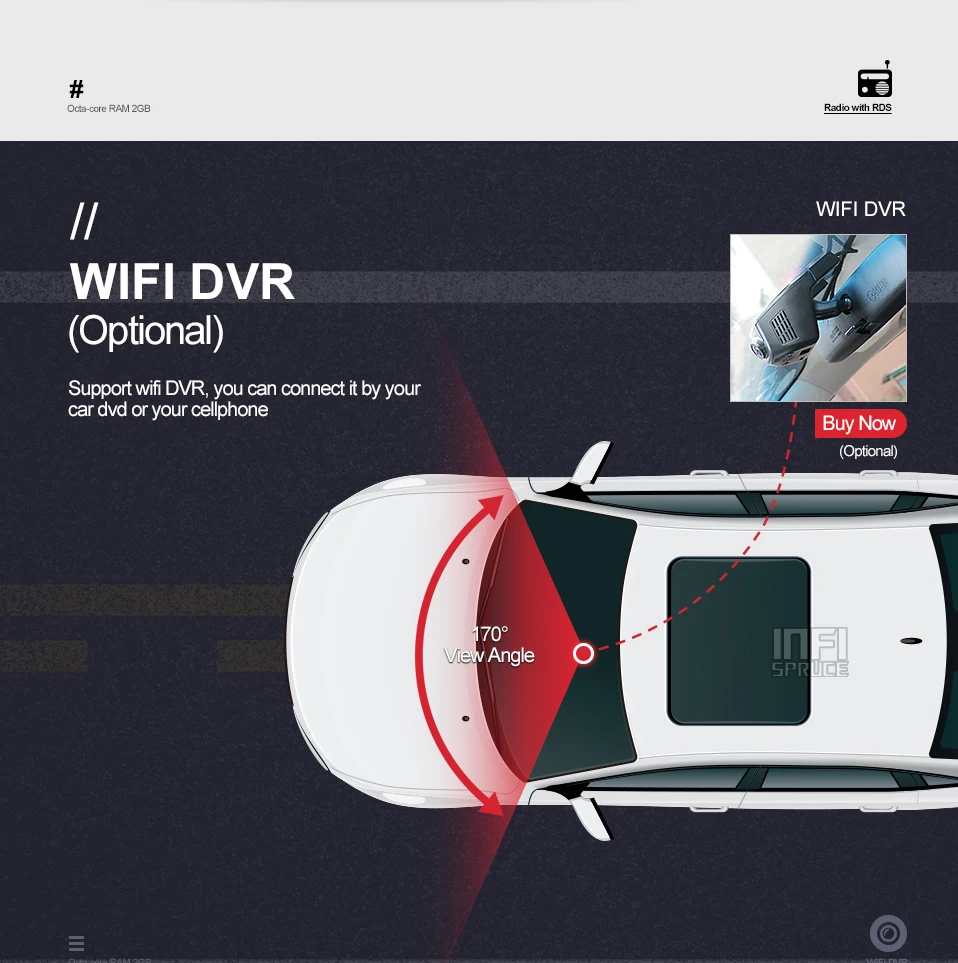This screenshot has width=958, height=963.
Task: Select the radio icon above Radio with RDS
Action: coord(874,80)
